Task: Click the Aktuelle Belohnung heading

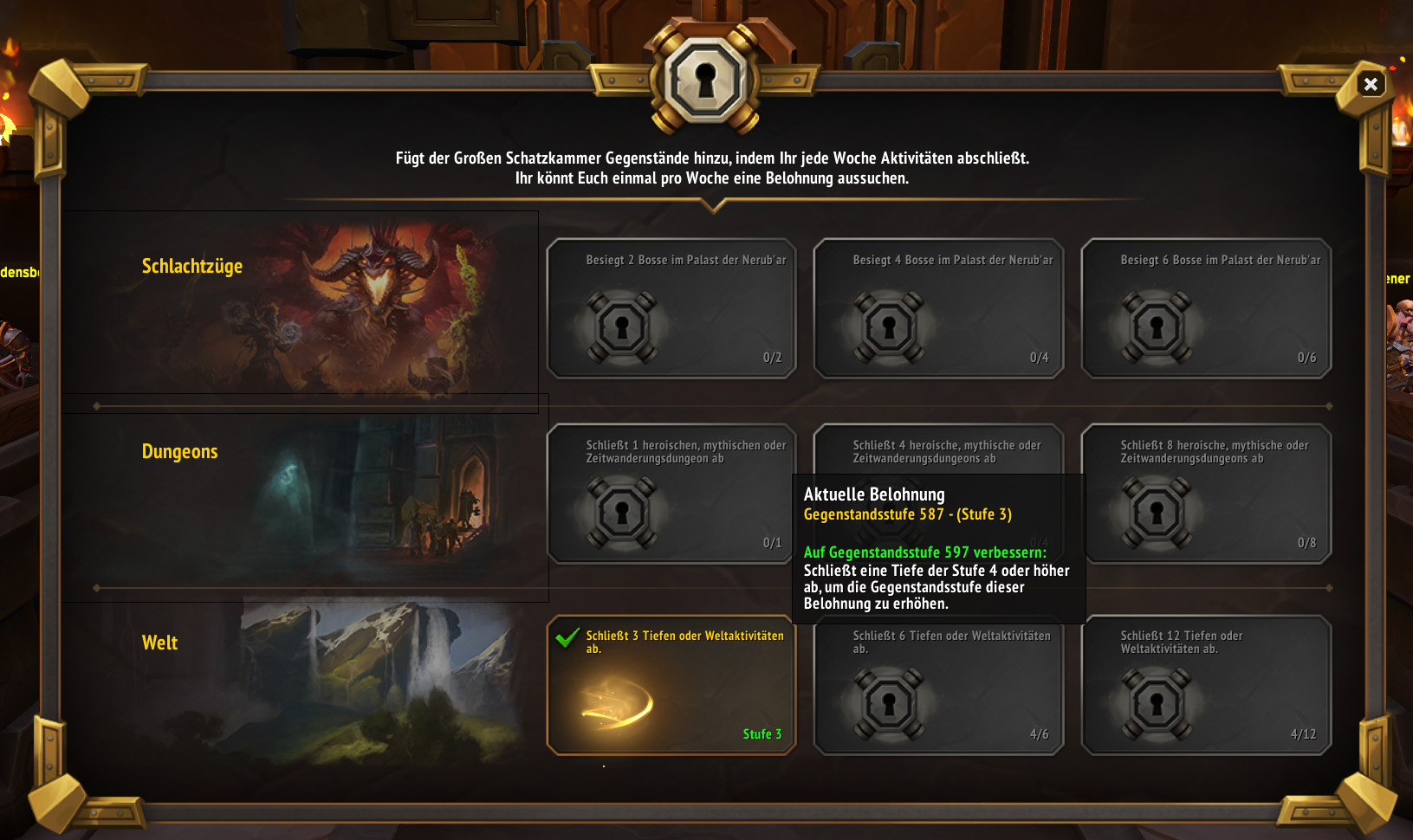Action: (874, 494)
